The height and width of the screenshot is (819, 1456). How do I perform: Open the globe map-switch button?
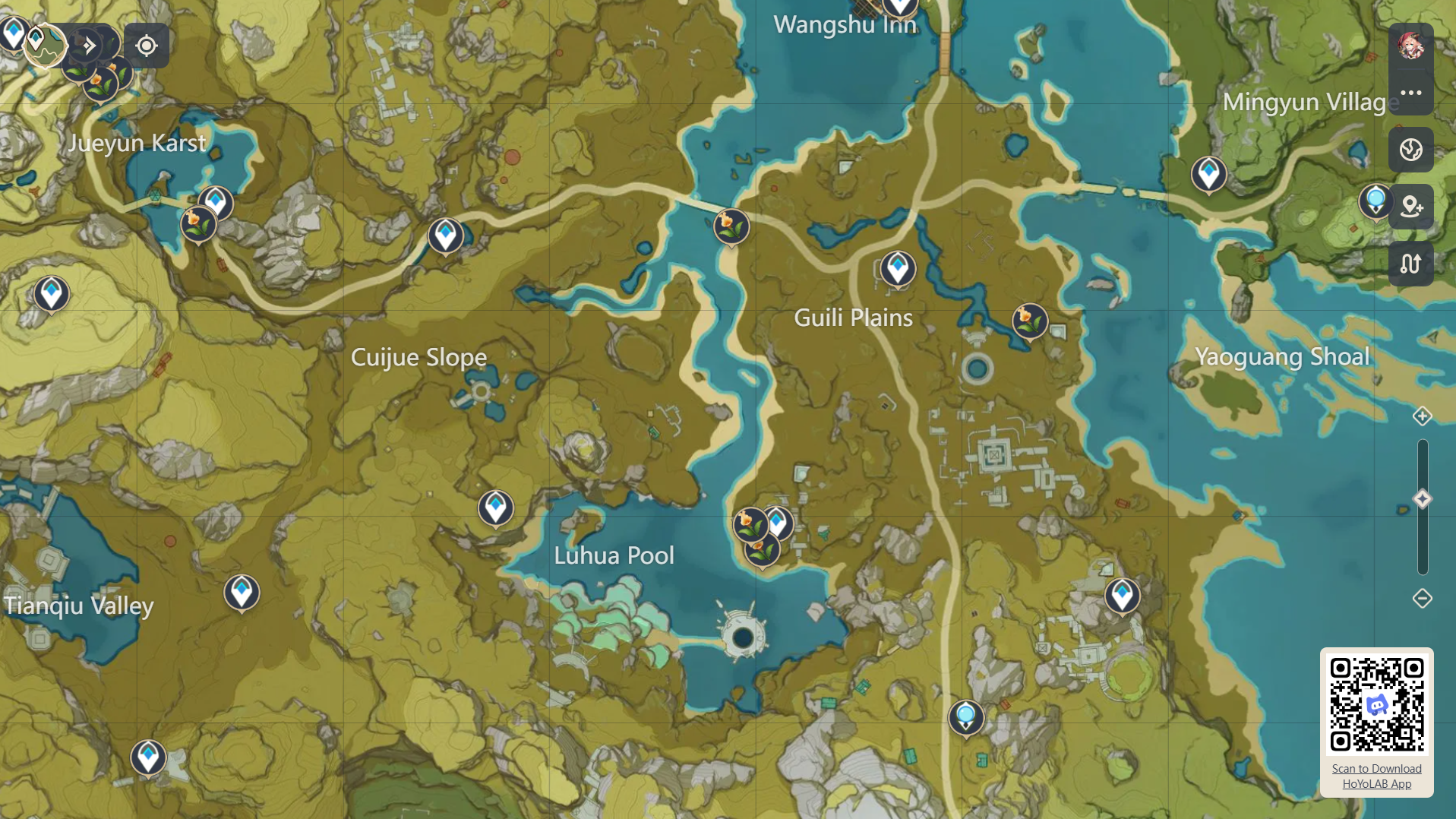[1410, 150]
